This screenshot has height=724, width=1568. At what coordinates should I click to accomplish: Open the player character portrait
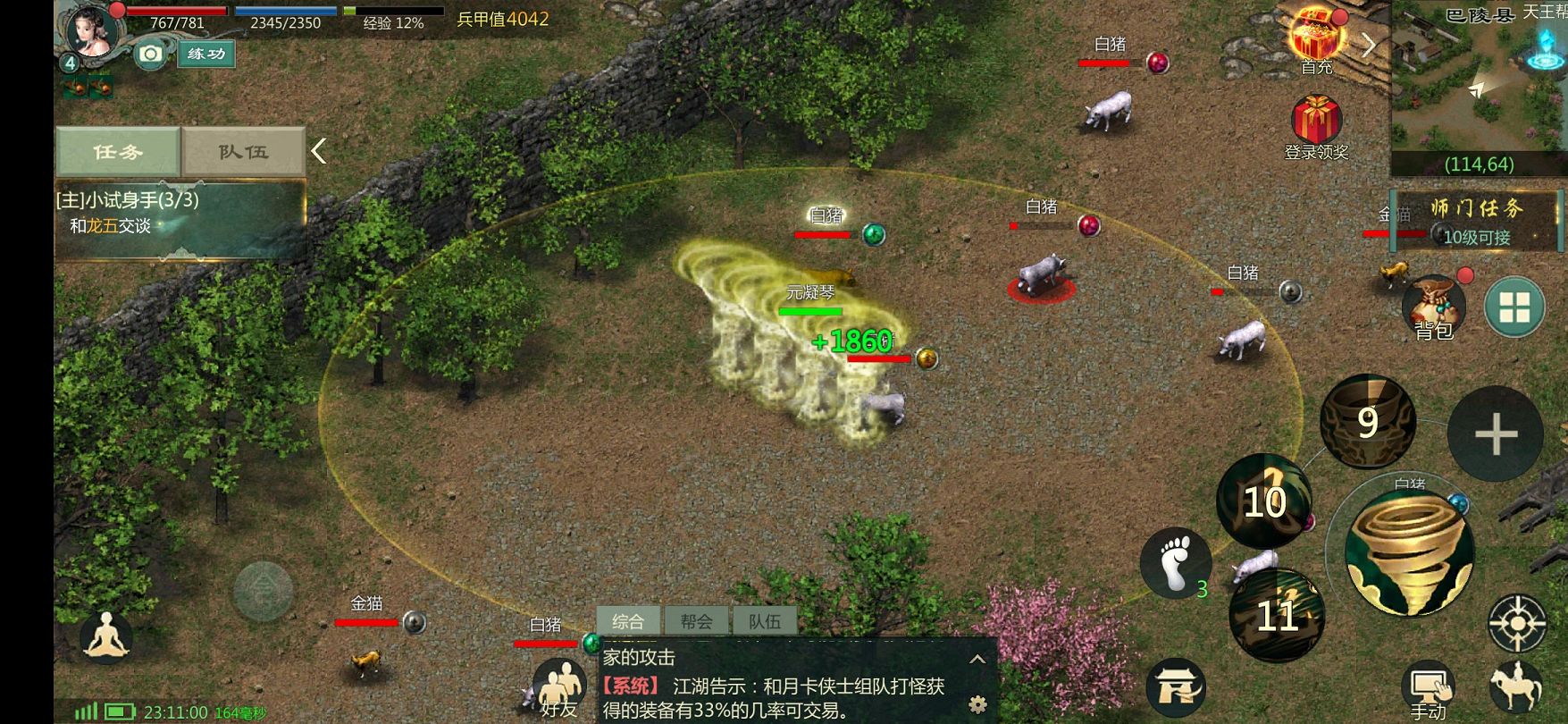[x=93, y=30]
